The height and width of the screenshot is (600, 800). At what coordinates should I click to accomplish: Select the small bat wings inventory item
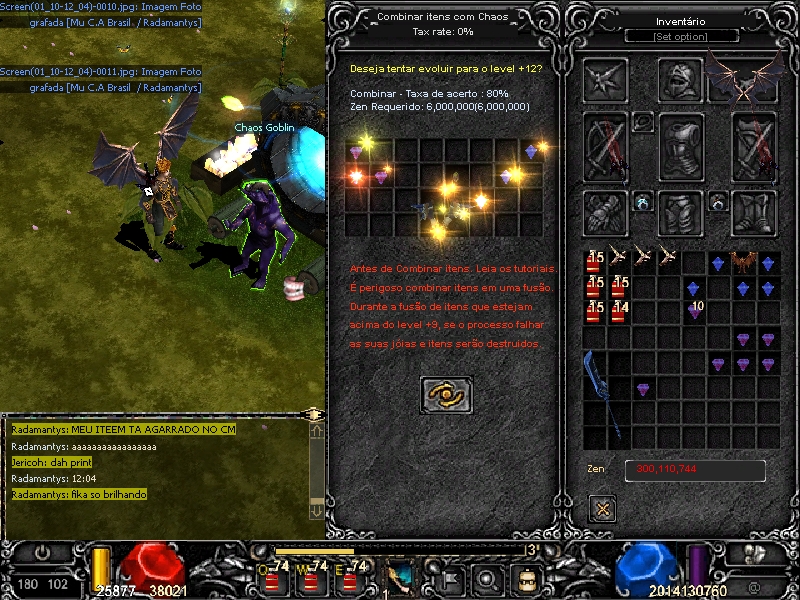click(x=743, y=263)
